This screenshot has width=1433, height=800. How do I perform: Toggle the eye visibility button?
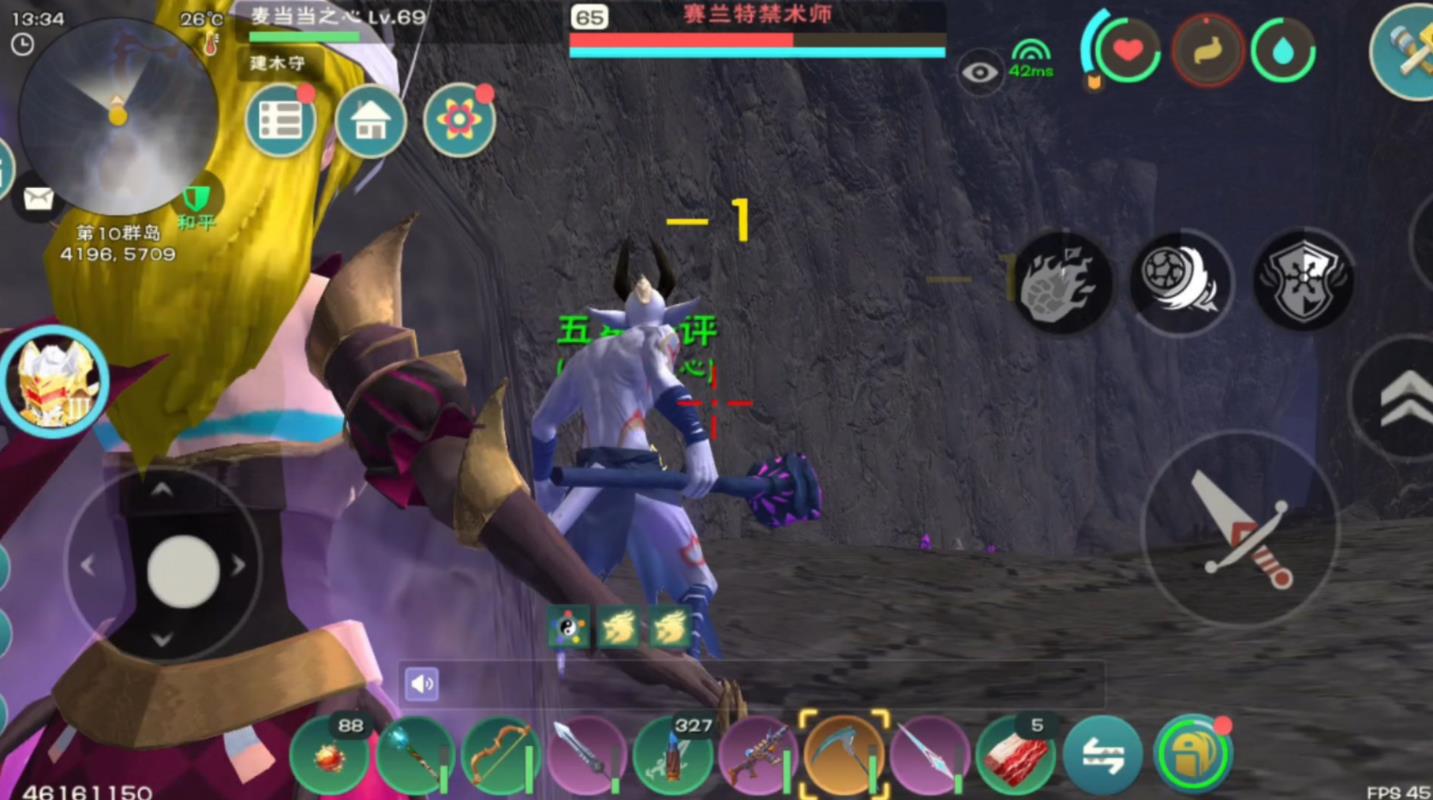tap(981, 72)
